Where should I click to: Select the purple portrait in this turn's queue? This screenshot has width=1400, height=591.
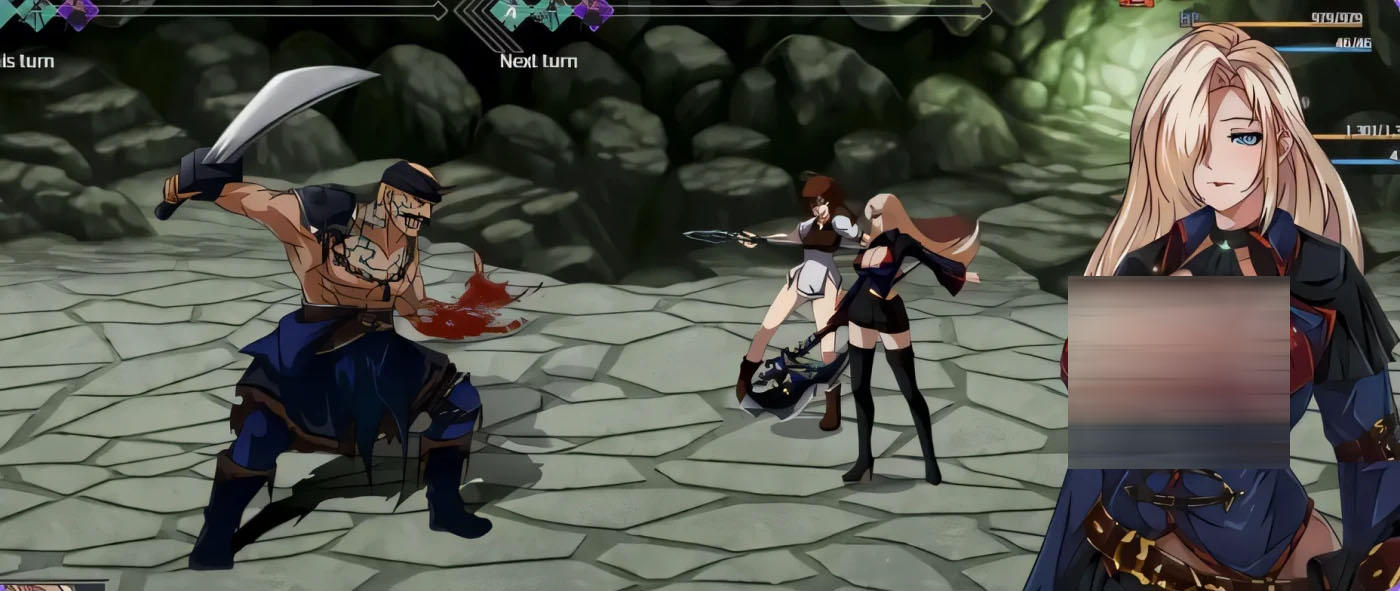77,12
